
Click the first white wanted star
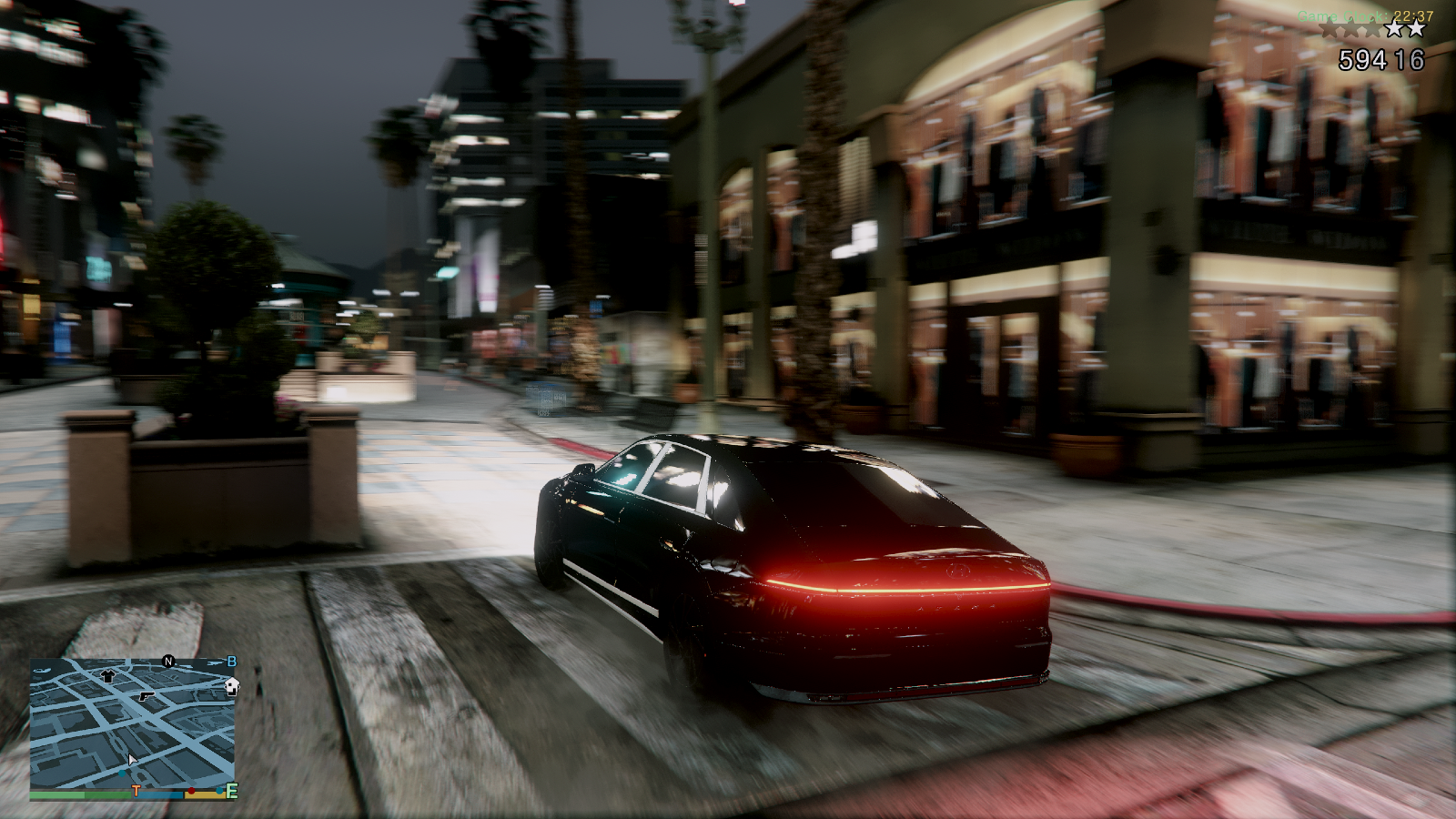coord(1395,29)
